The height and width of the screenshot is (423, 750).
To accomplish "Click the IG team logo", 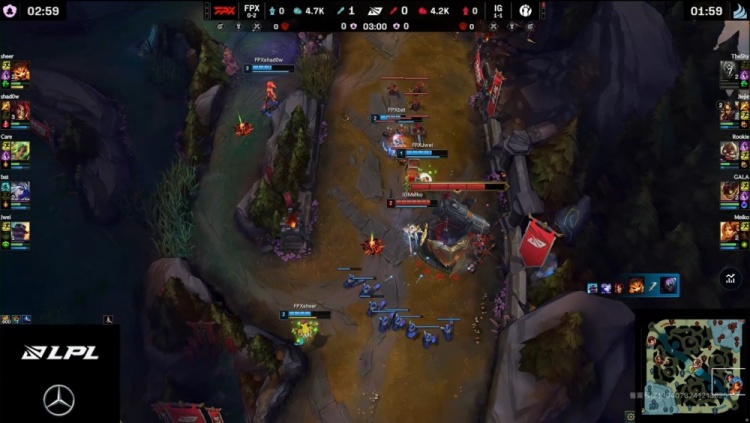I will (x=526, y=11).
